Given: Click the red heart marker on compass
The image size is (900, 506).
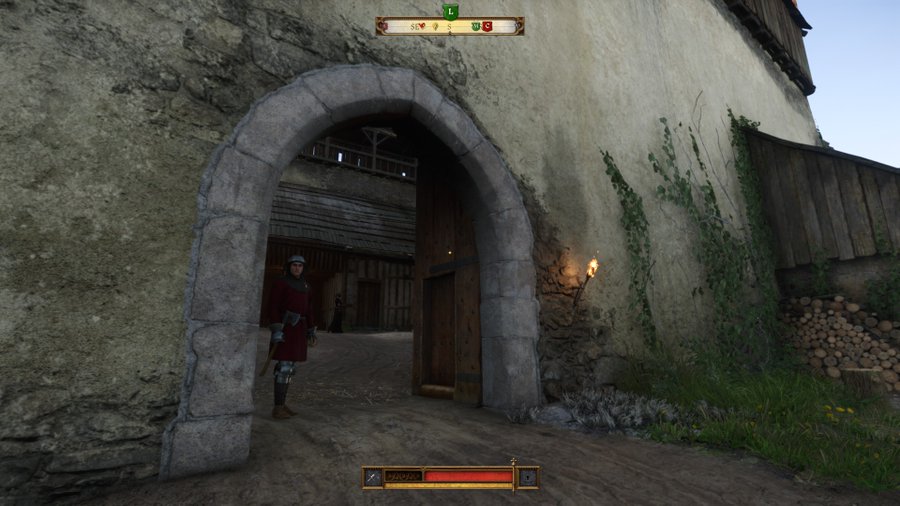Looking at the screenshot, I should click(421, 26).
